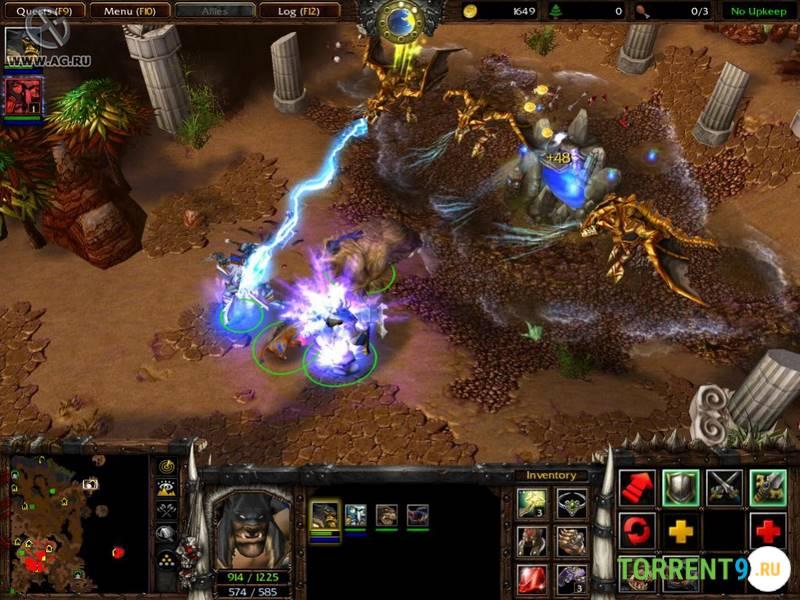The height and width of the screenshot is (600, 800).
Task: Select the Tauren Chieftain group unit icon
Action: pyautogui.click(x=325, y=516)
